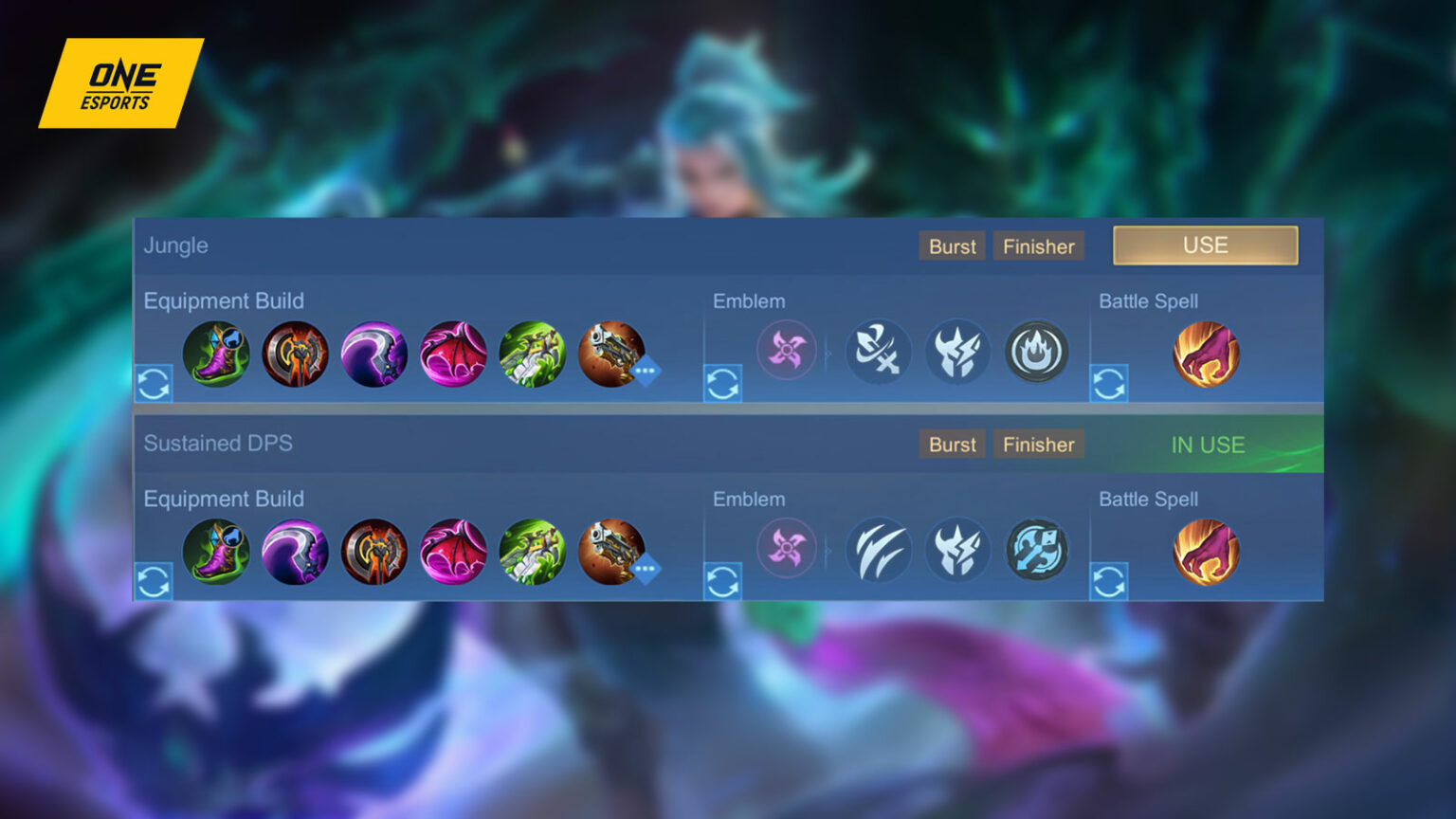The image size is (1456, 819).
Task: Select the green blade item in Sustained DPS build
Action: point(533,551)
